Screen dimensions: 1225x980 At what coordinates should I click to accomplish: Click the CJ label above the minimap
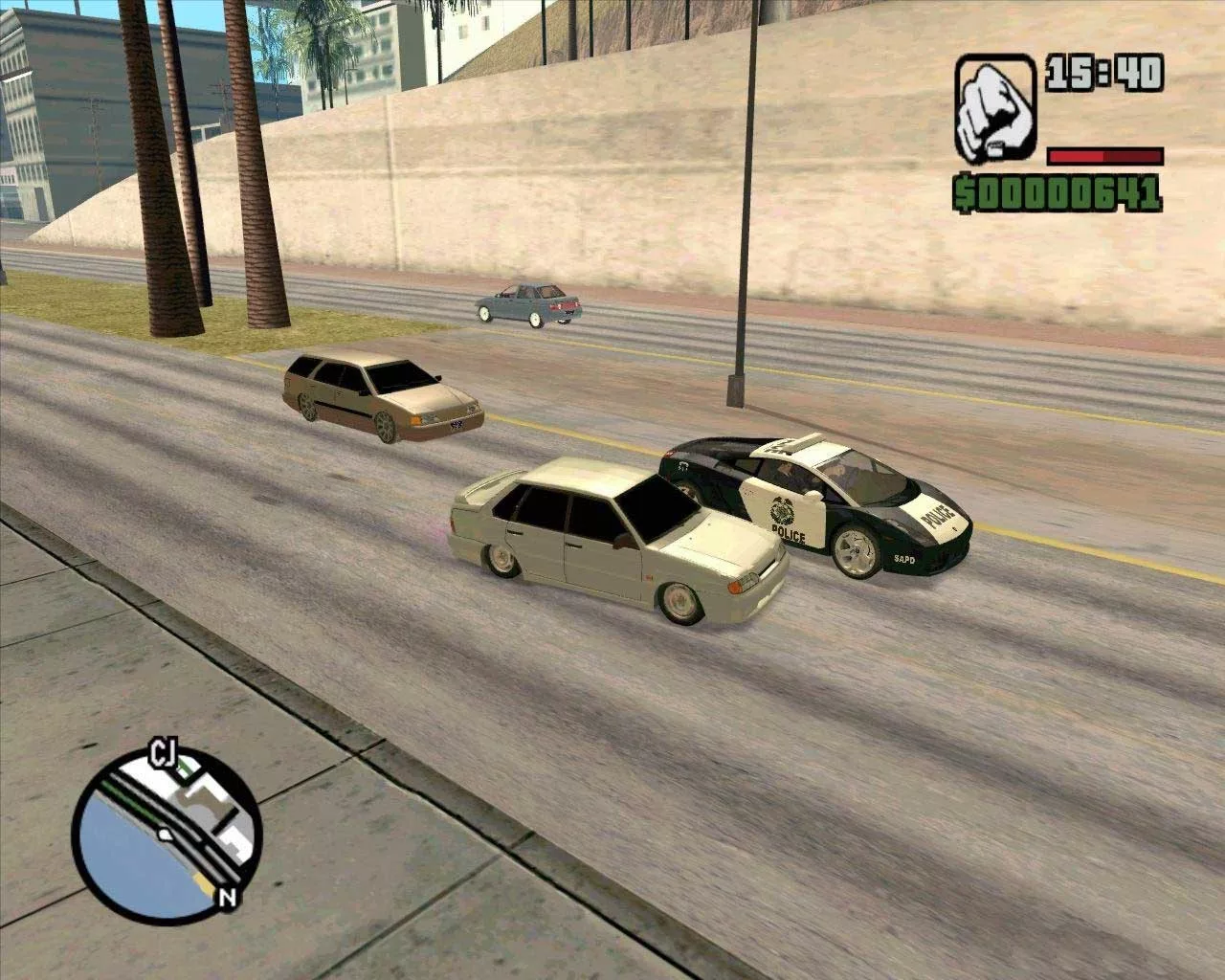[x=163, y=752]
